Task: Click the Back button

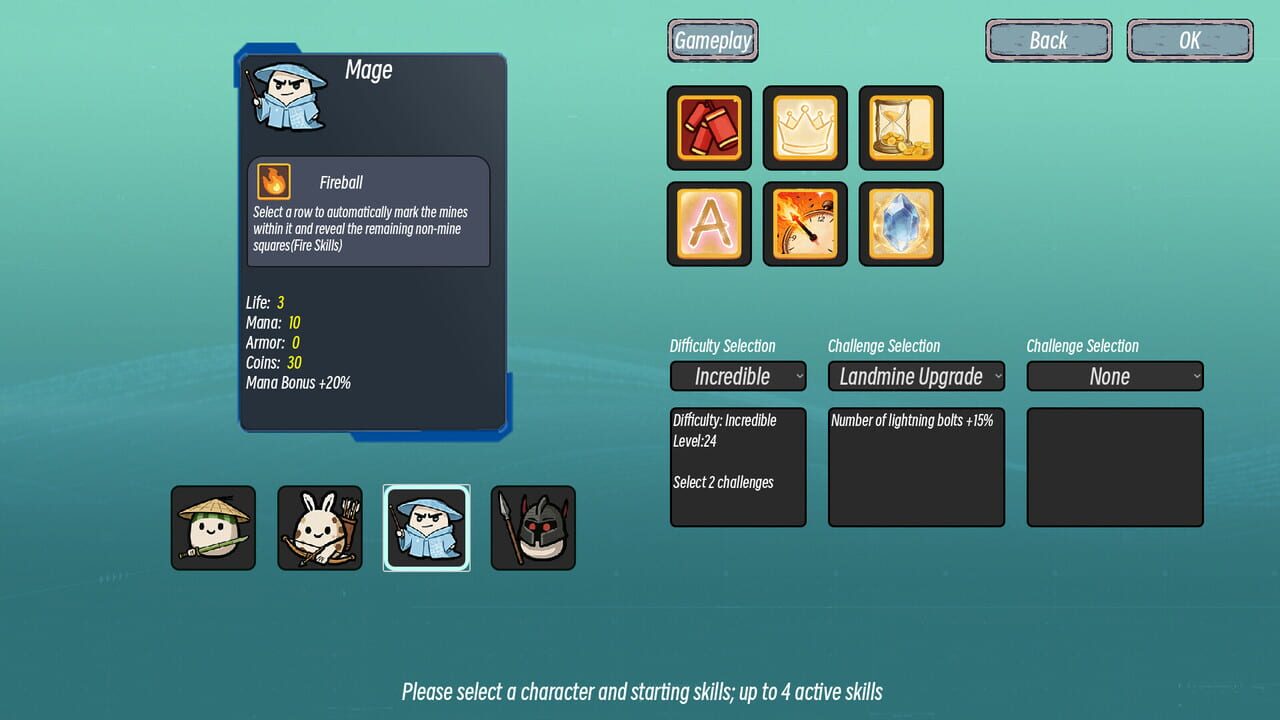Action: tap(1048, 40)
